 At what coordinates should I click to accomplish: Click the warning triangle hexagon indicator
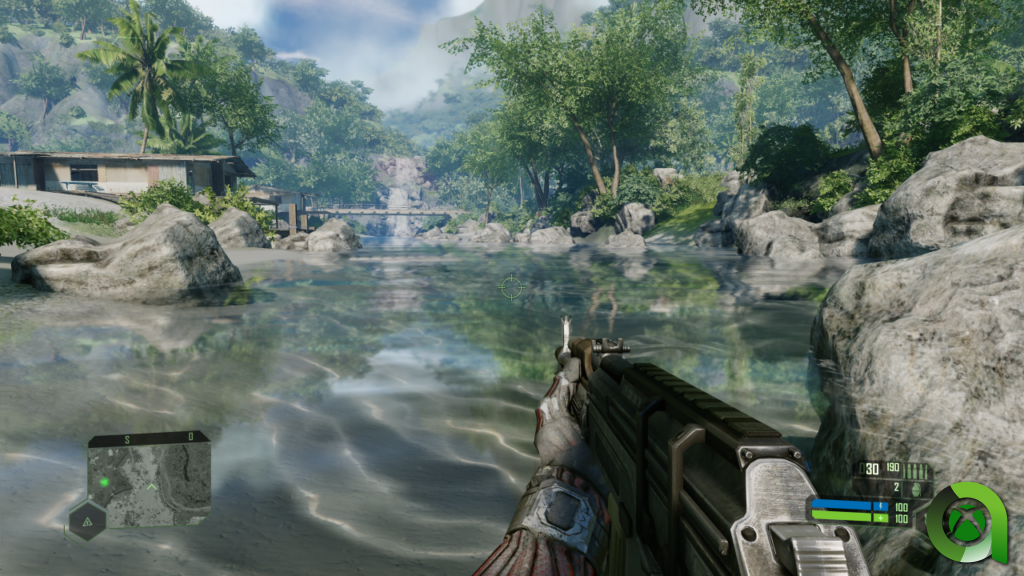(x=86, y=520)
